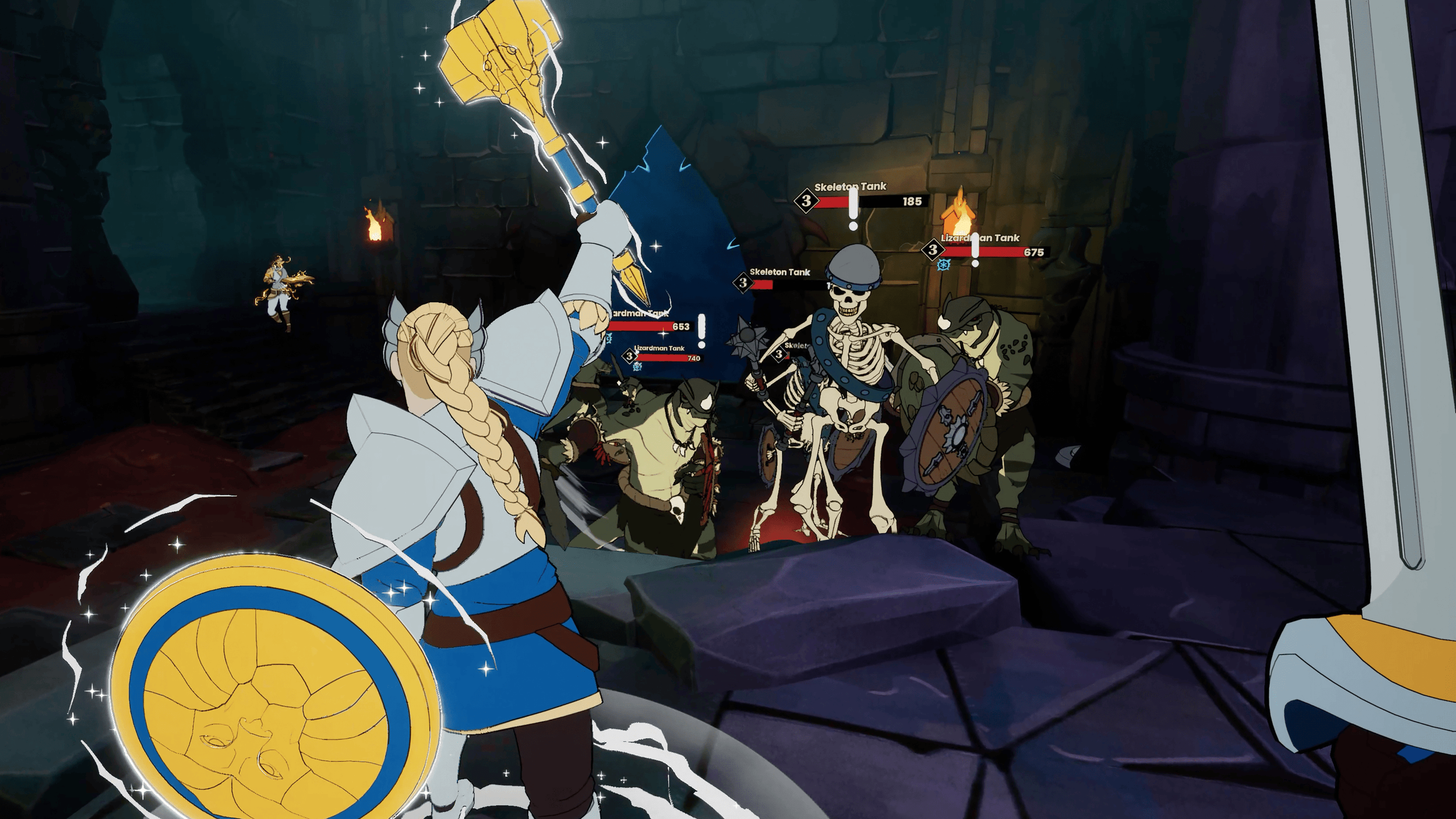1456x819 pixels.
Task: Click the snowflake debuff icon beside Lizardman Tank 740
Action: (637, 369)
